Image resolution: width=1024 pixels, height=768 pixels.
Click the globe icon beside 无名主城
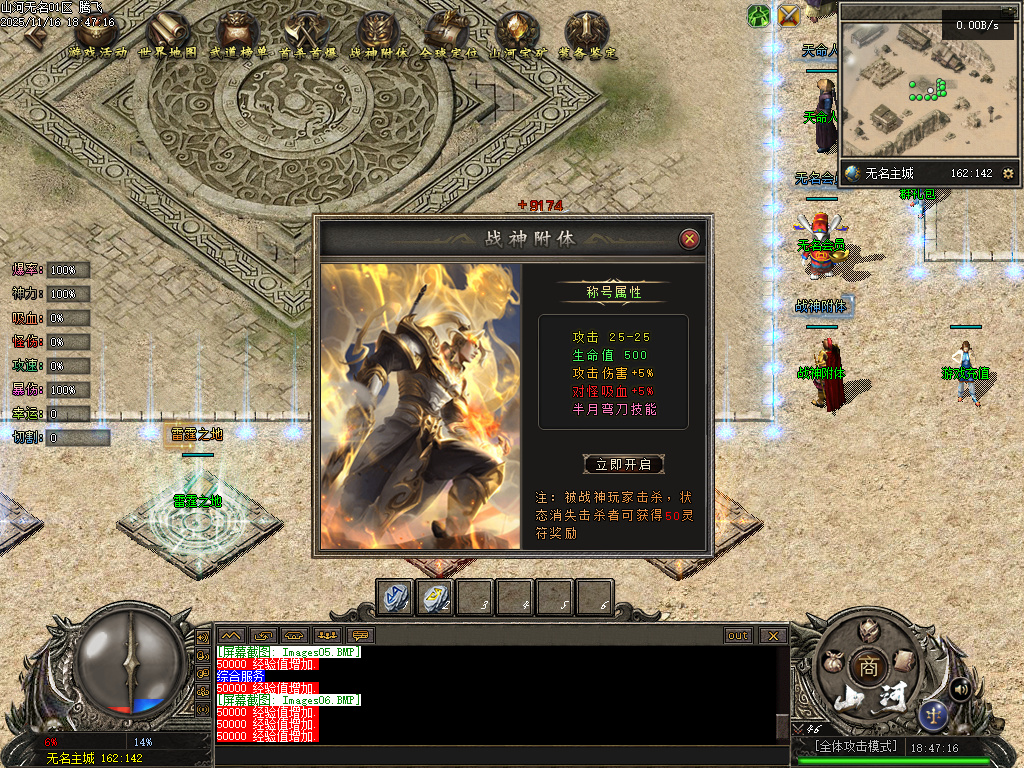point(852,174)
